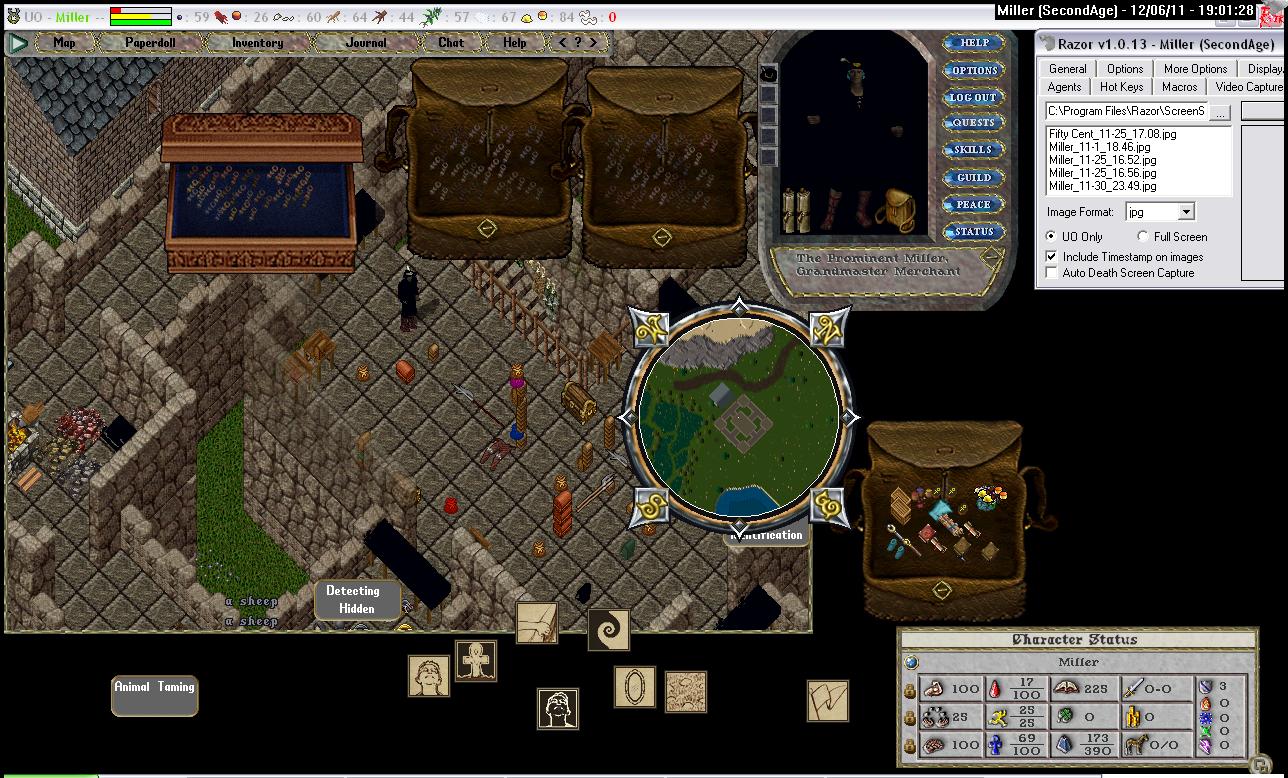Open the Inventory menu button

(257, 43)
